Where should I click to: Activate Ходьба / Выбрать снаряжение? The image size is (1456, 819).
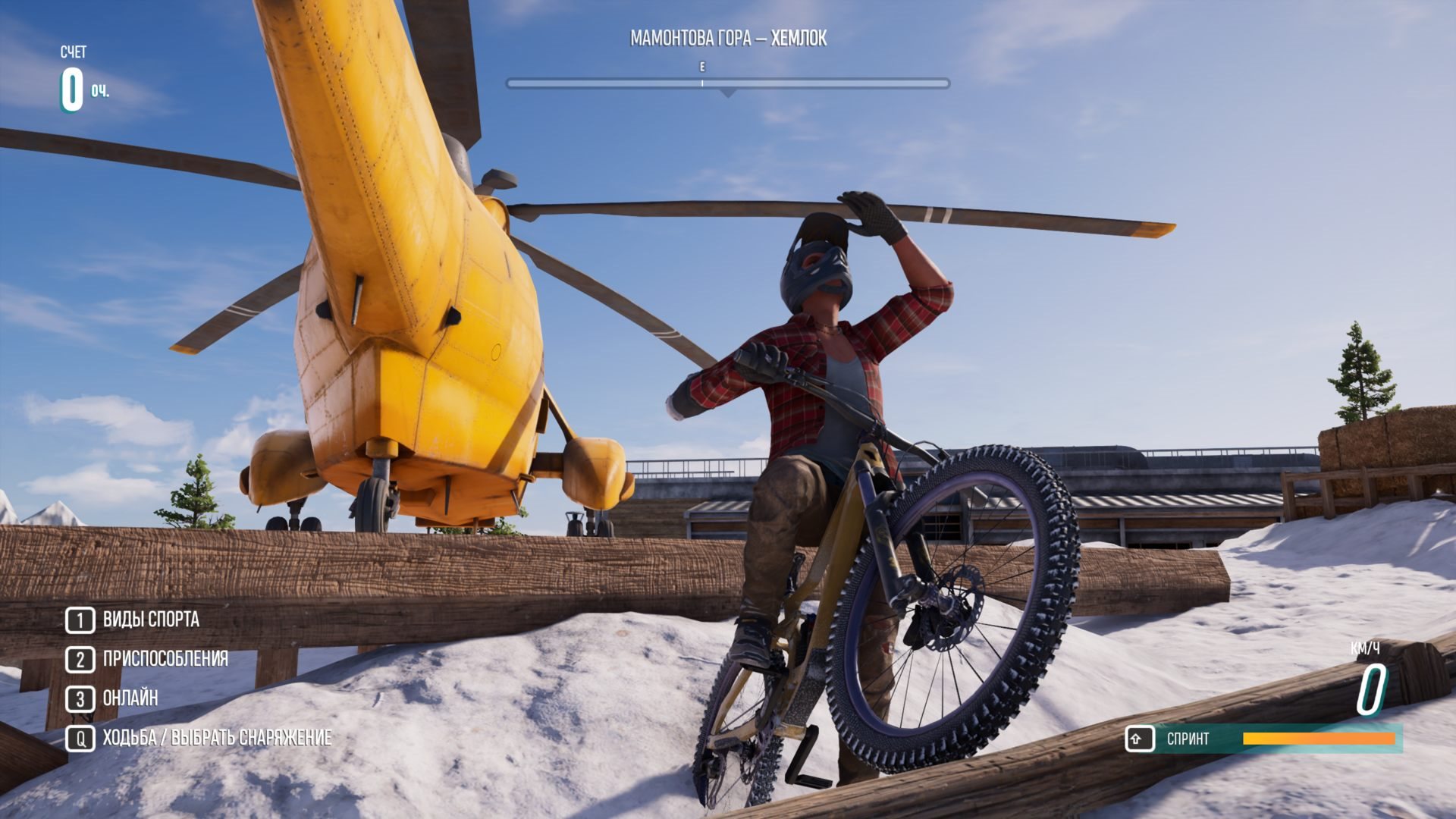(x=216, y=738)
